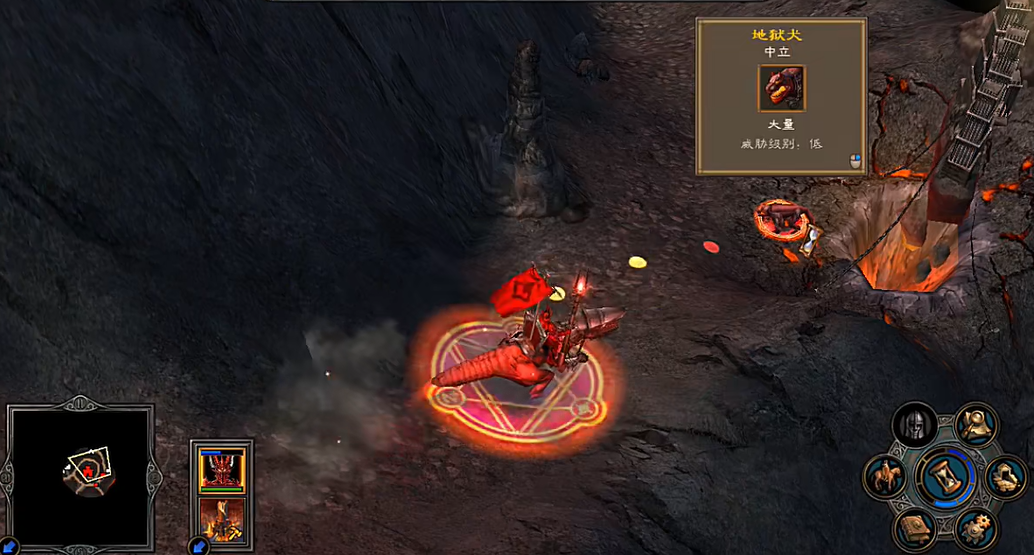Collapse the minimap with its blue arrow
Image resolution: width=1034 pixels, height=555 pixels.
(x=10, y=546)
